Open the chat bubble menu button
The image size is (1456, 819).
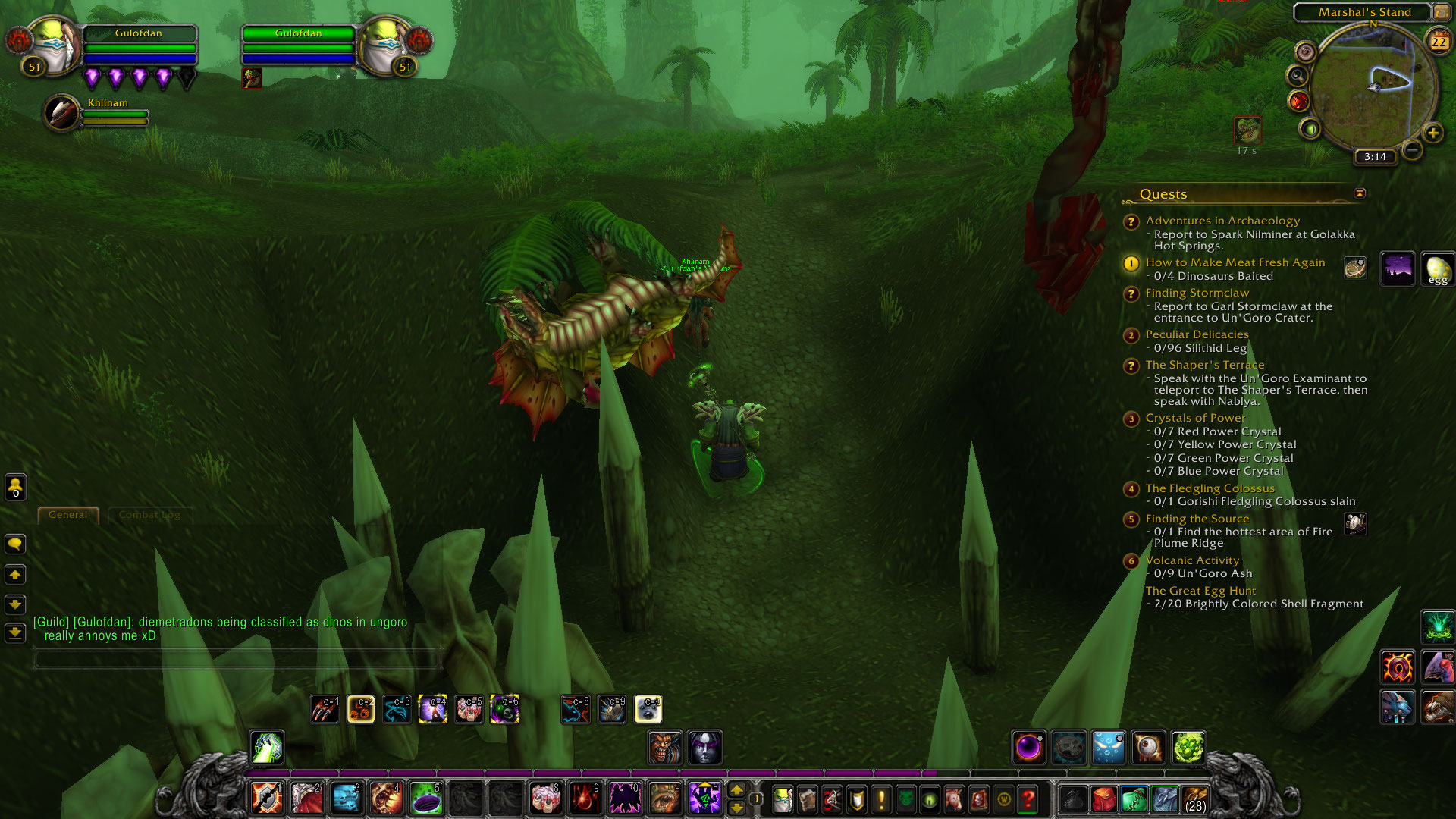(15, 544)
